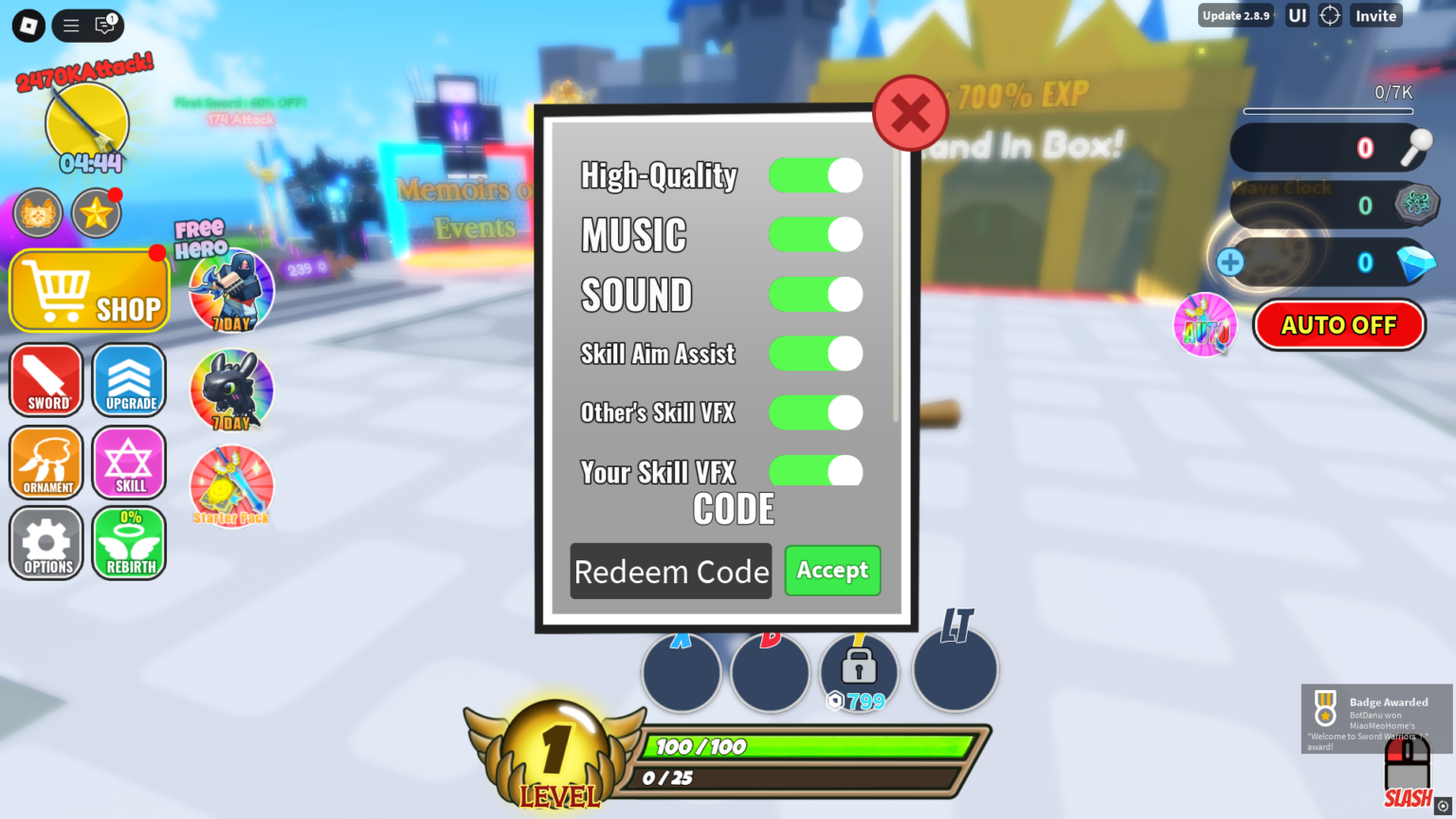Open the dragon 7 Day reward
The width and height of the screenshot is (1456, 819).
click(x=230, y=389)
